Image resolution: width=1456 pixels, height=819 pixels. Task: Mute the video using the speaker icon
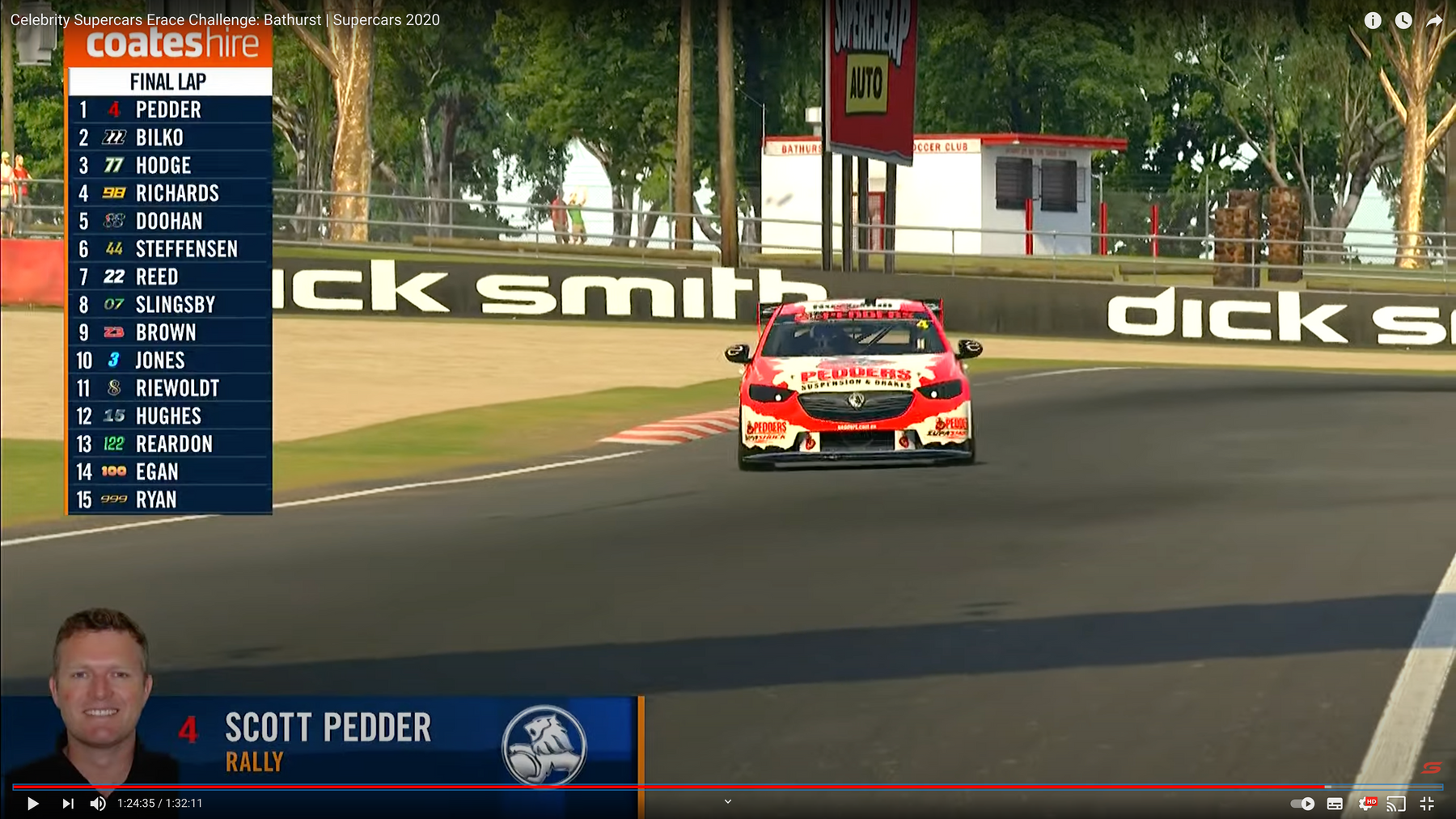point(98,804)
